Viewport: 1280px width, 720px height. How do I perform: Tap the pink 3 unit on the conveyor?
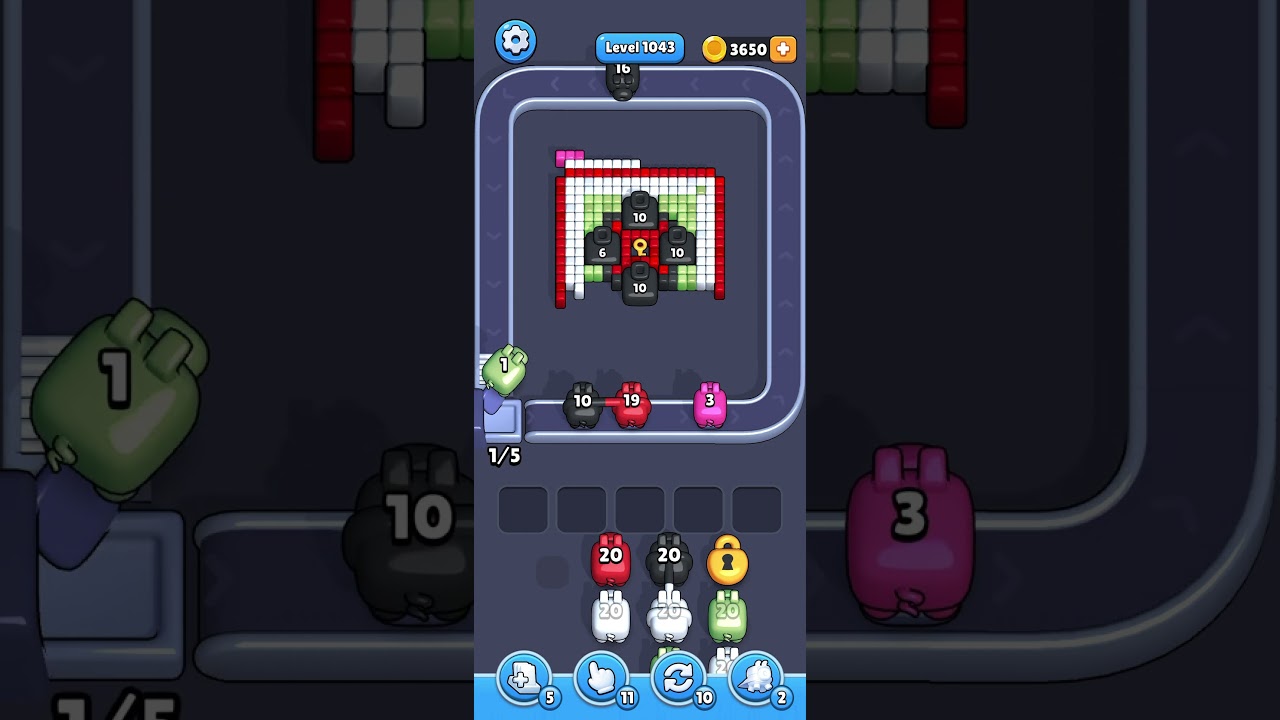click(711, 401)
